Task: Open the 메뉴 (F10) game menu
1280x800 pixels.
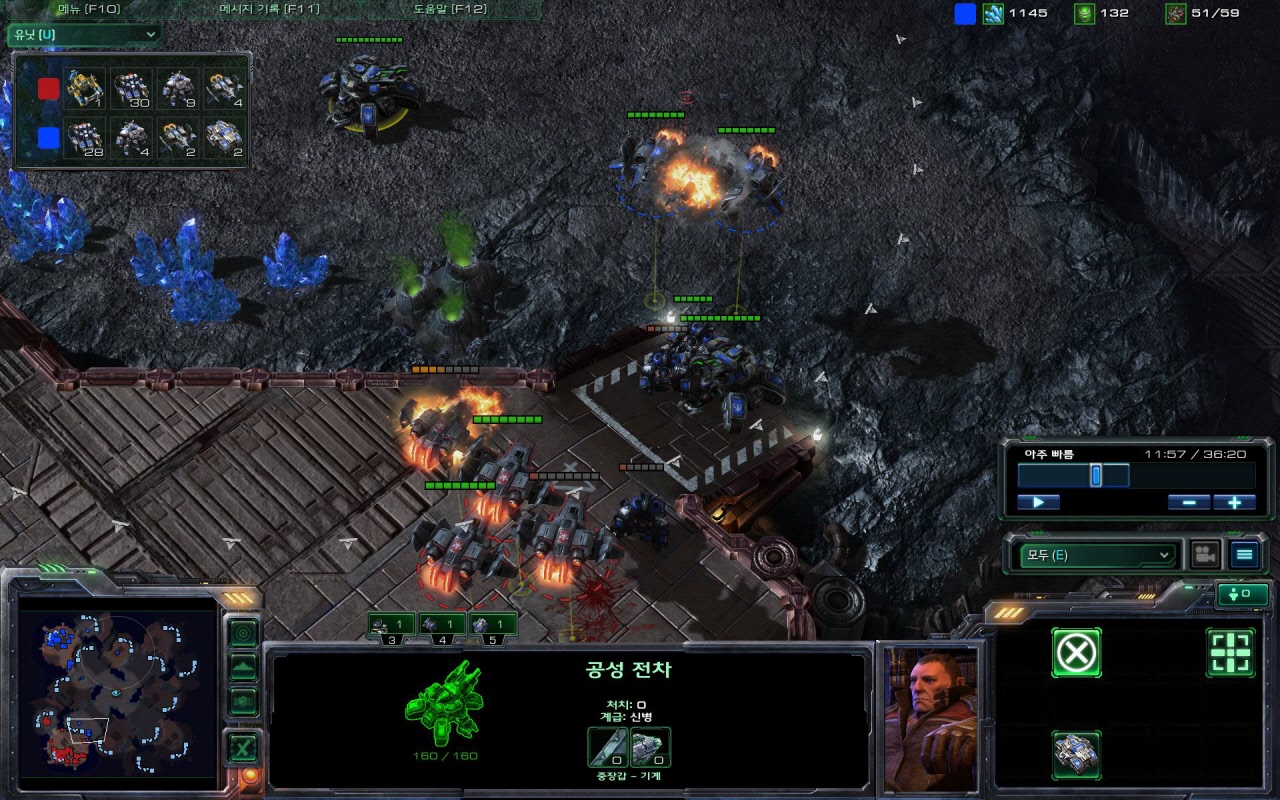Action: tap(88, 9)
